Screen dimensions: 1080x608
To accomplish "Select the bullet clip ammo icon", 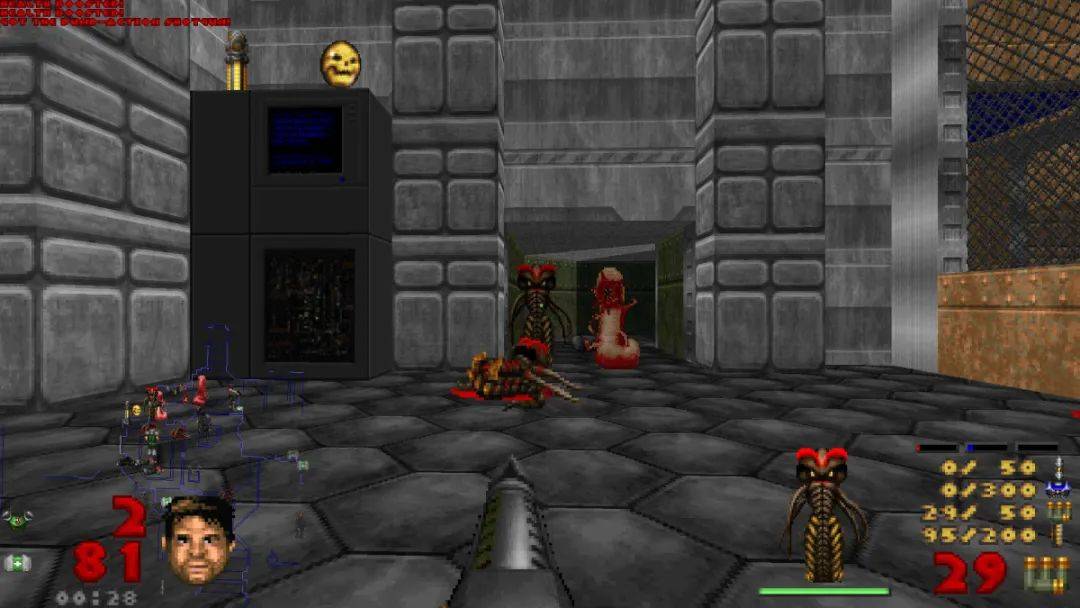I will [1059, 535].
